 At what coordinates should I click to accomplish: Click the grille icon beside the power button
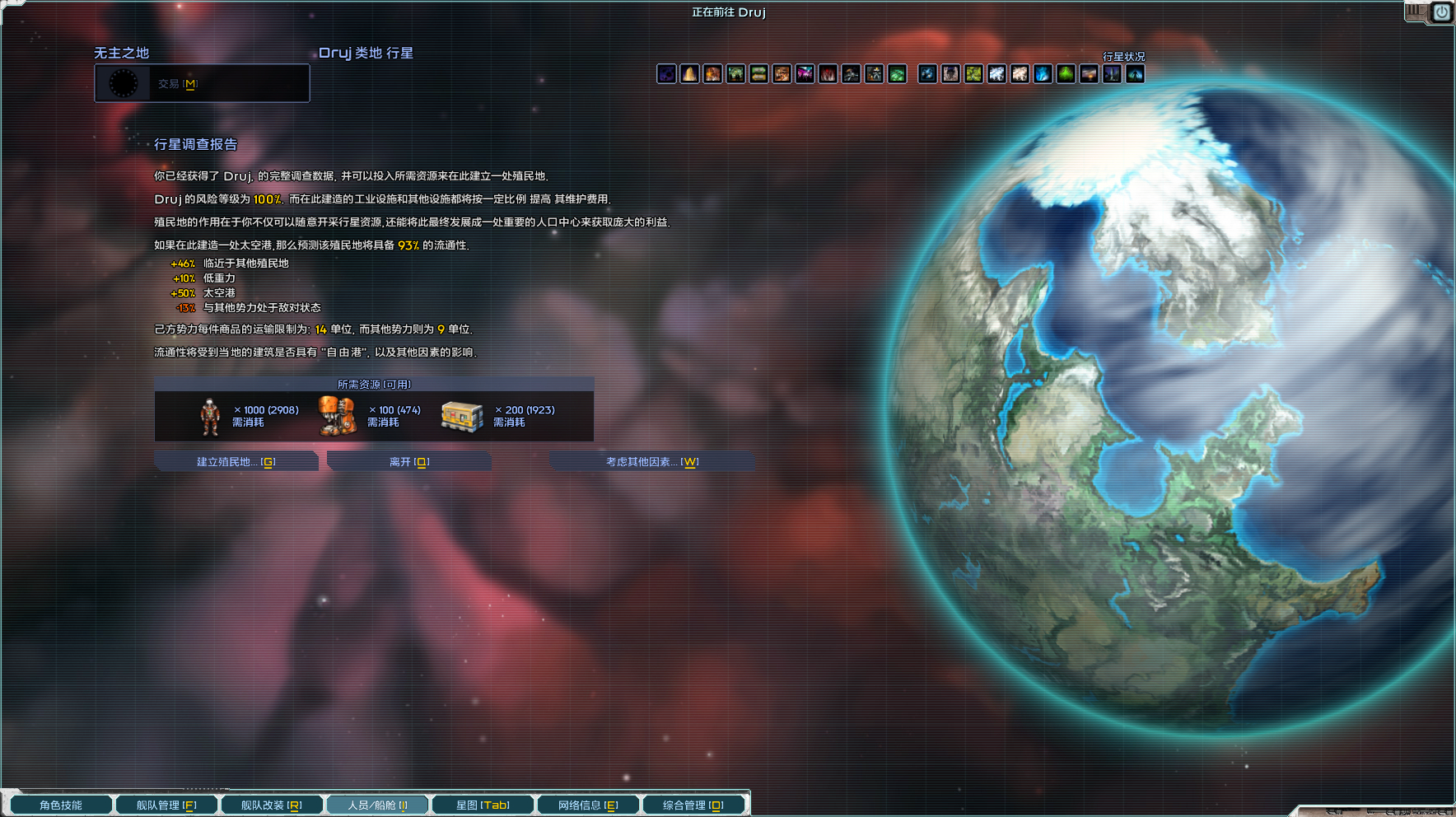1415,12
